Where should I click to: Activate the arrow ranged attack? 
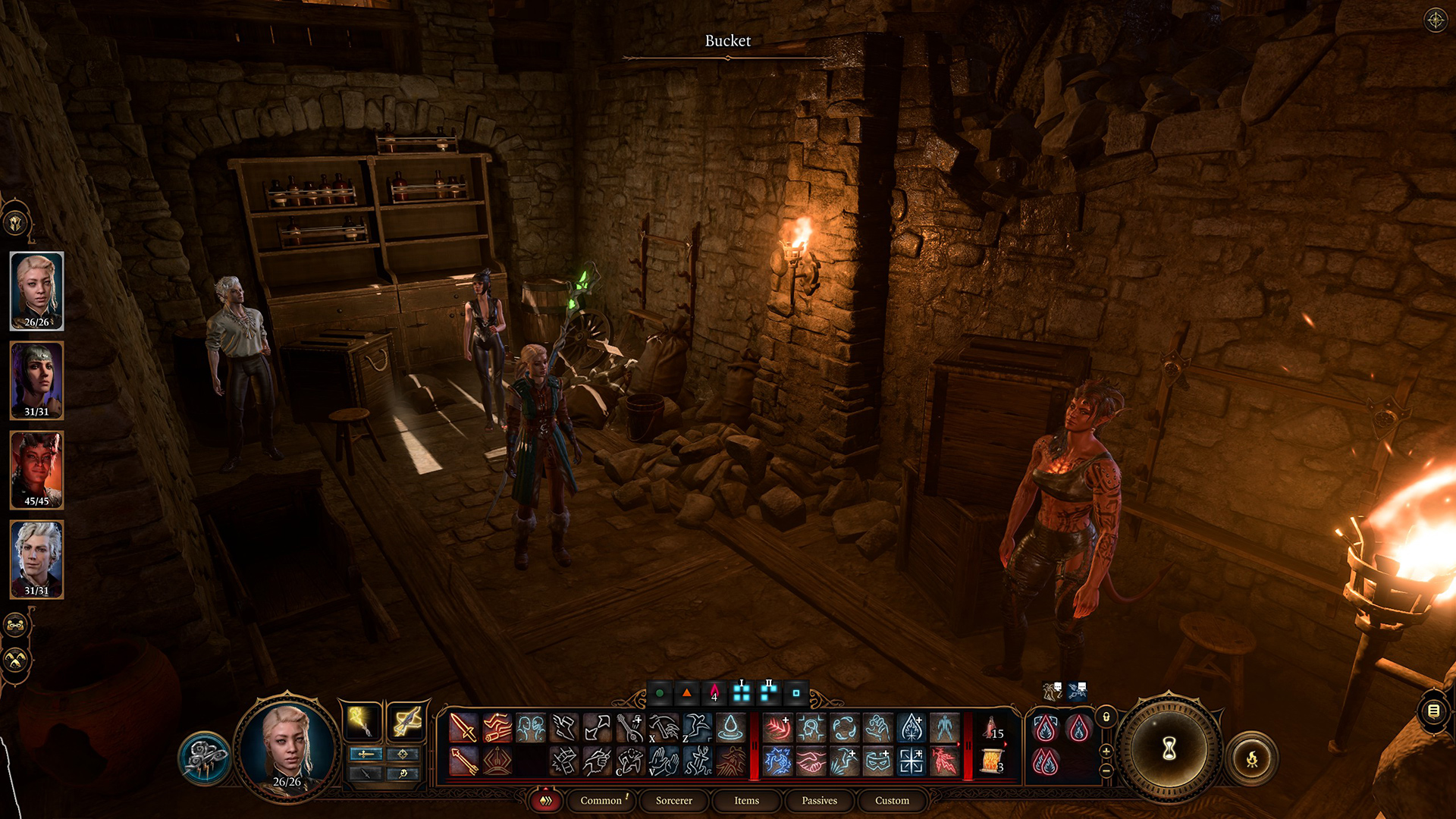pyautogui.click(x=463, y=761)
